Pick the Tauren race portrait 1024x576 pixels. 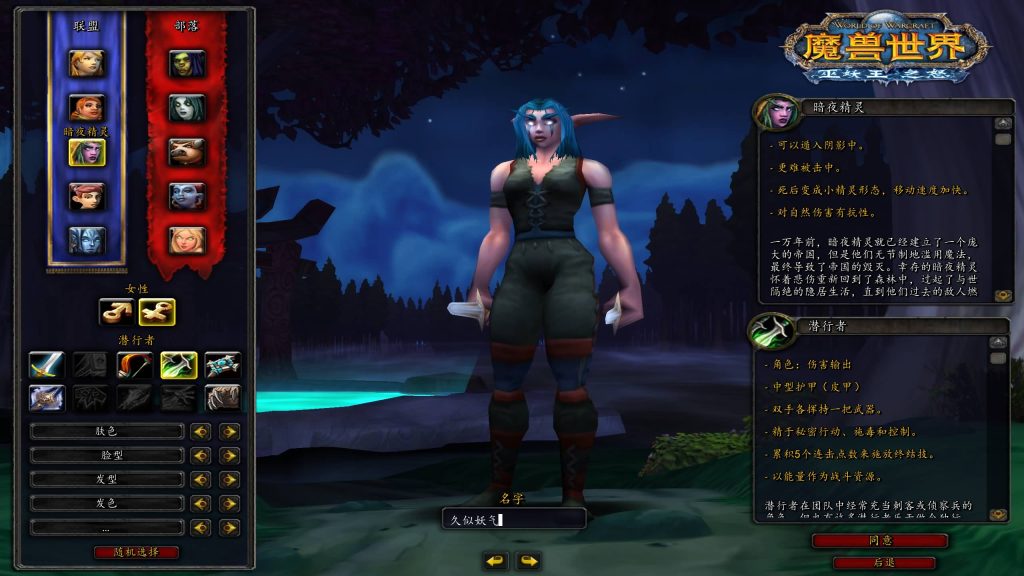coord(187,152)
